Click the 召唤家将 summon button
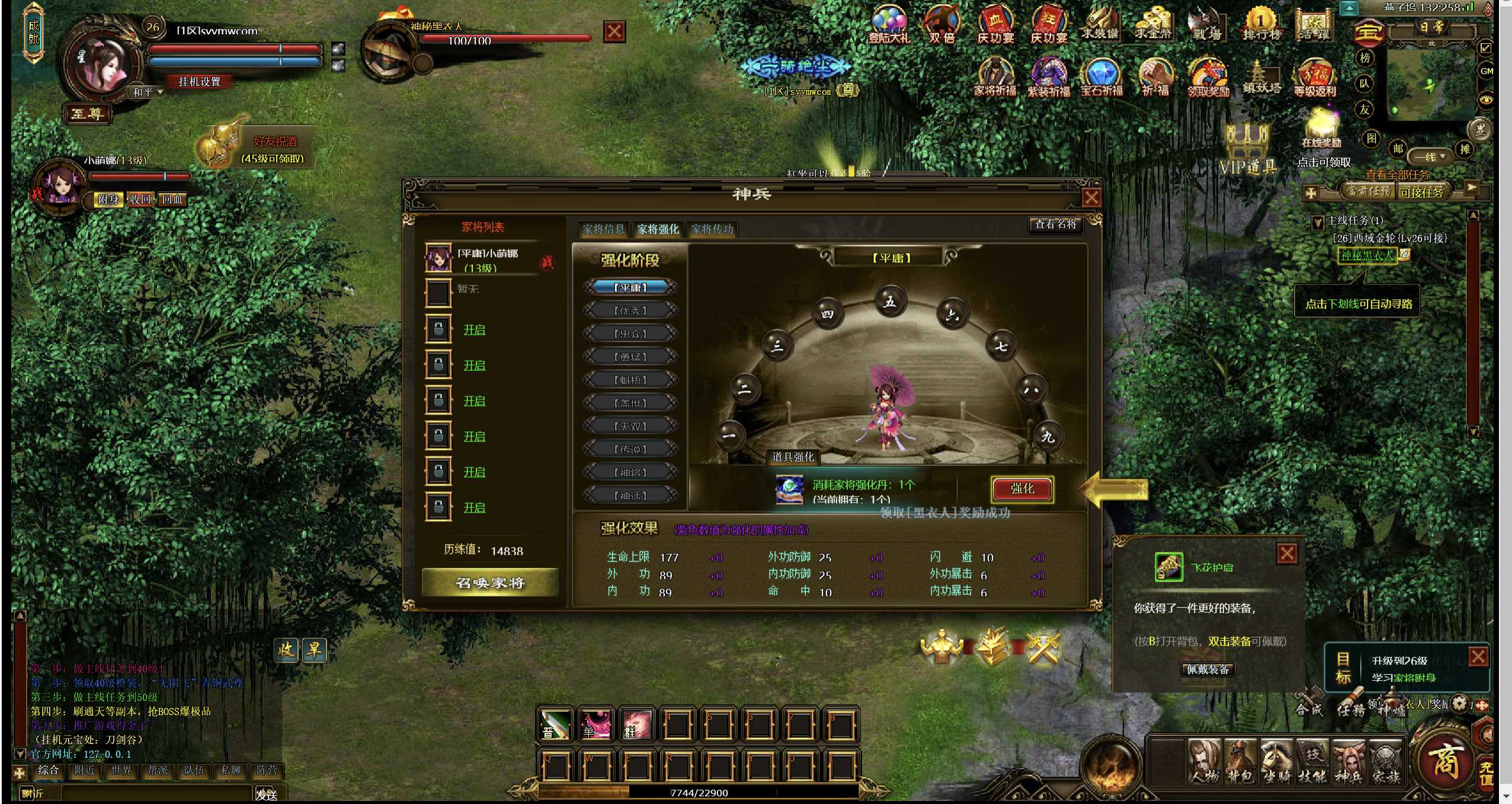 [x=490, y=583]
